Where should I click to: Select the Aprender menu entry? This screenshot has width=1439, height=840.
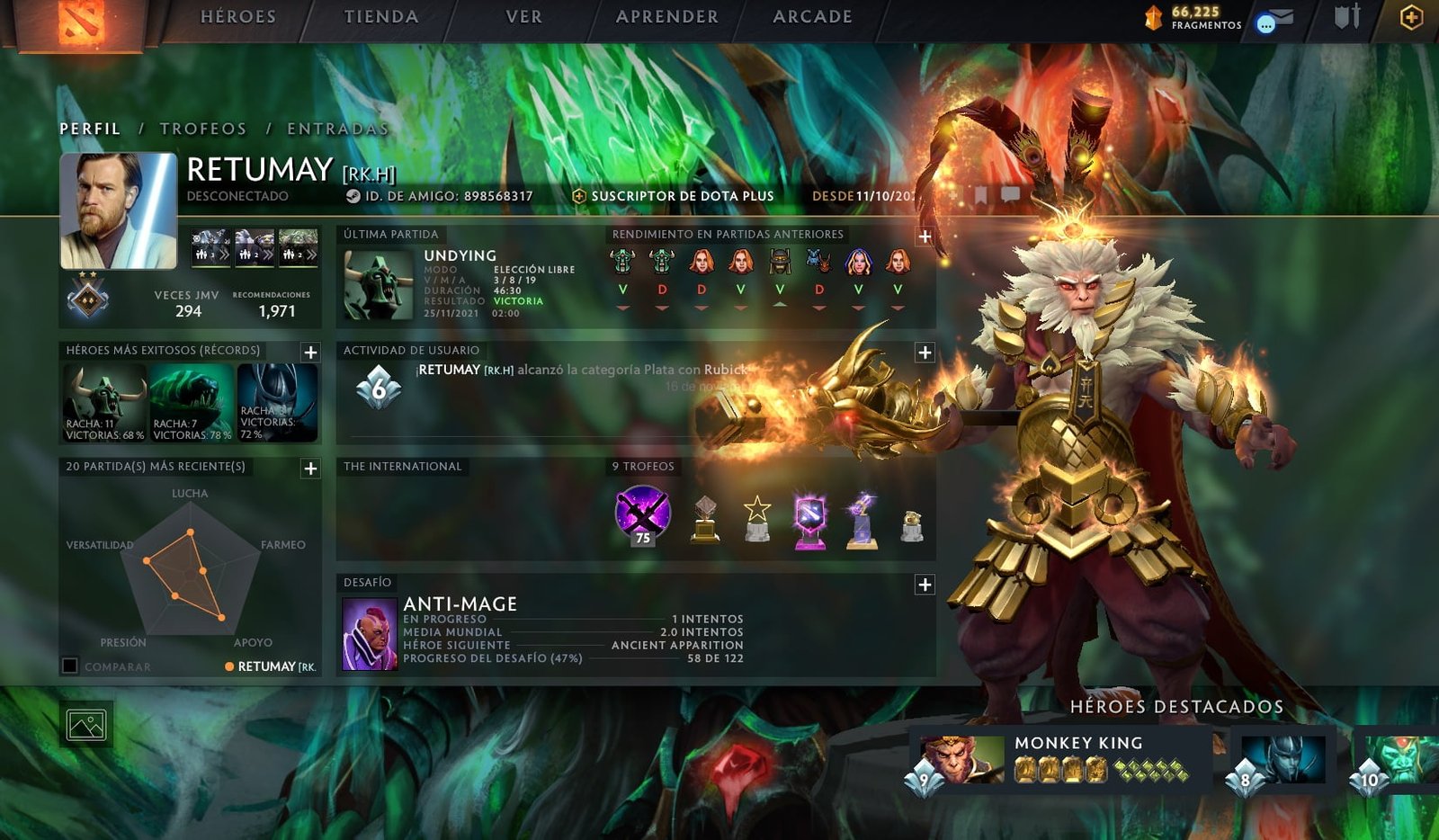pos(667,17)
